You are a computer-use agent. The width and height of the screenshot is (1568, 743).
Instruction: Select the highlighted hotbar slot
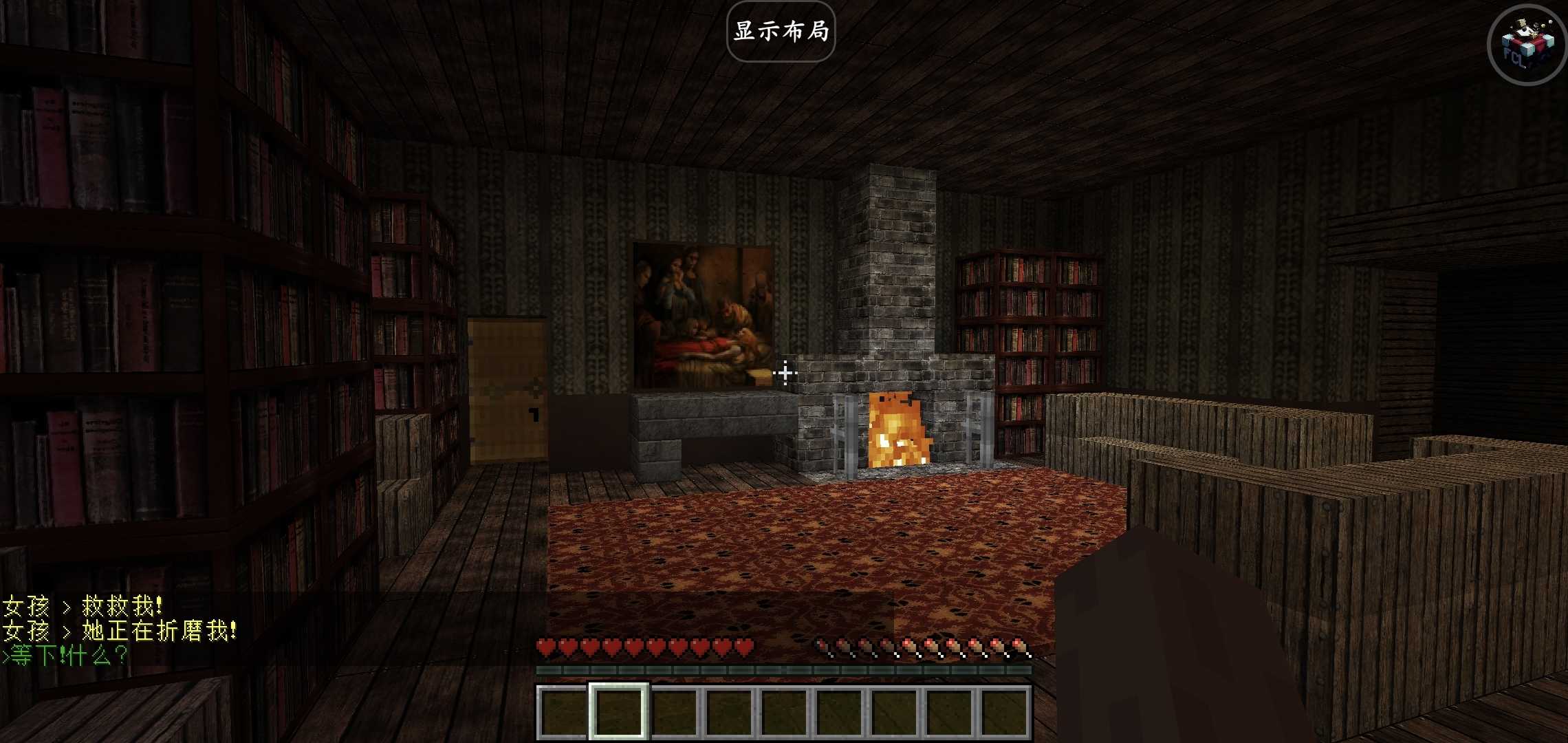pos(618,711)
